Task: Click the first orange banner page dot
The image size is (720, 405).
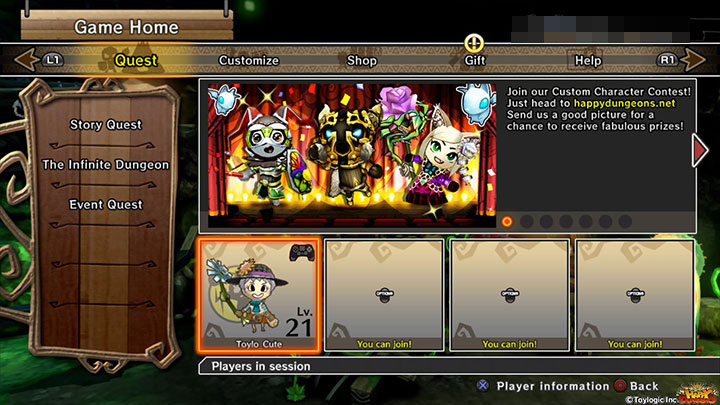Action: click(507, 221)
